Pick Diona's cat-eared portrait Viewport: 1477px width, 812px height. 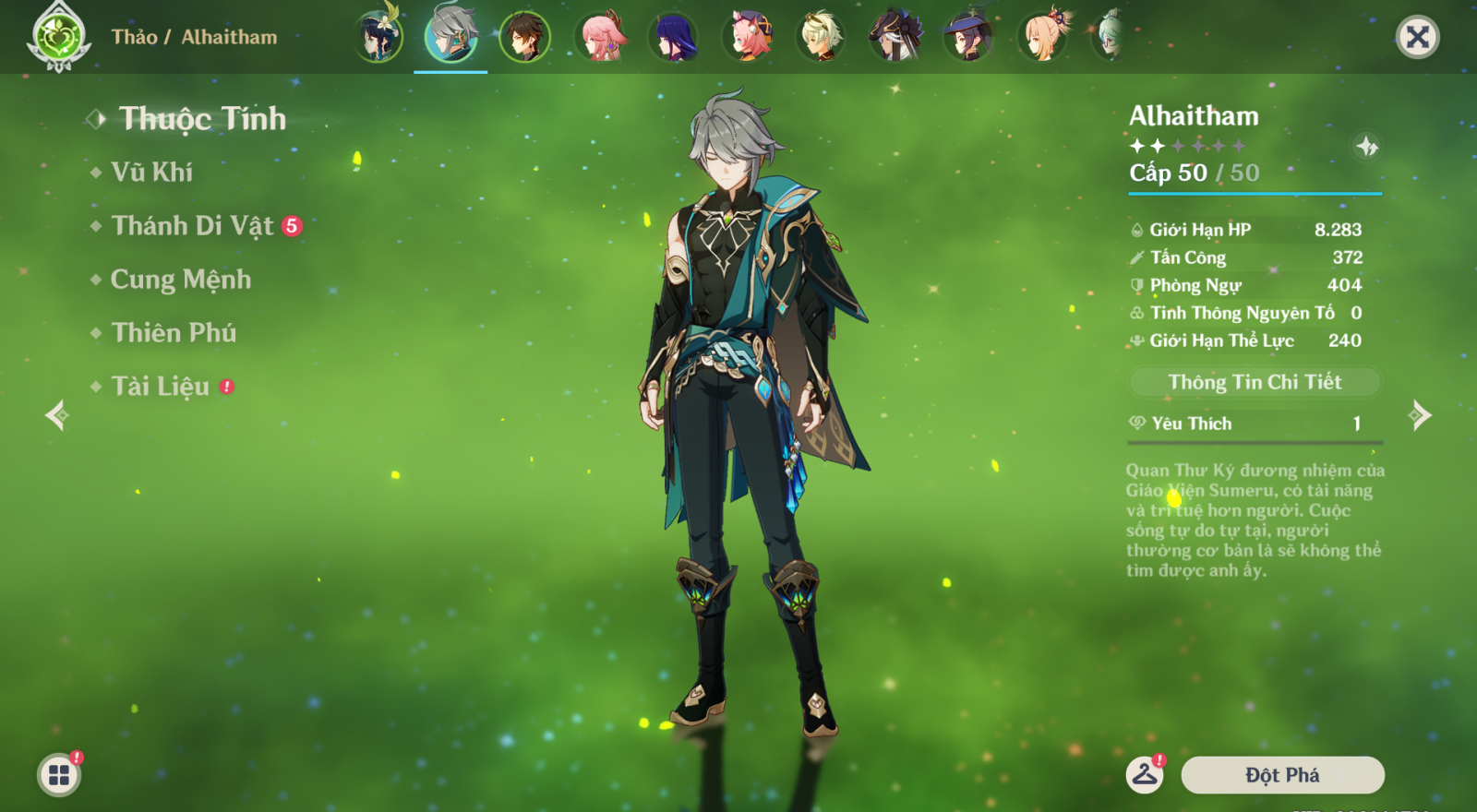pyautogui.click(x=749, y=37)
